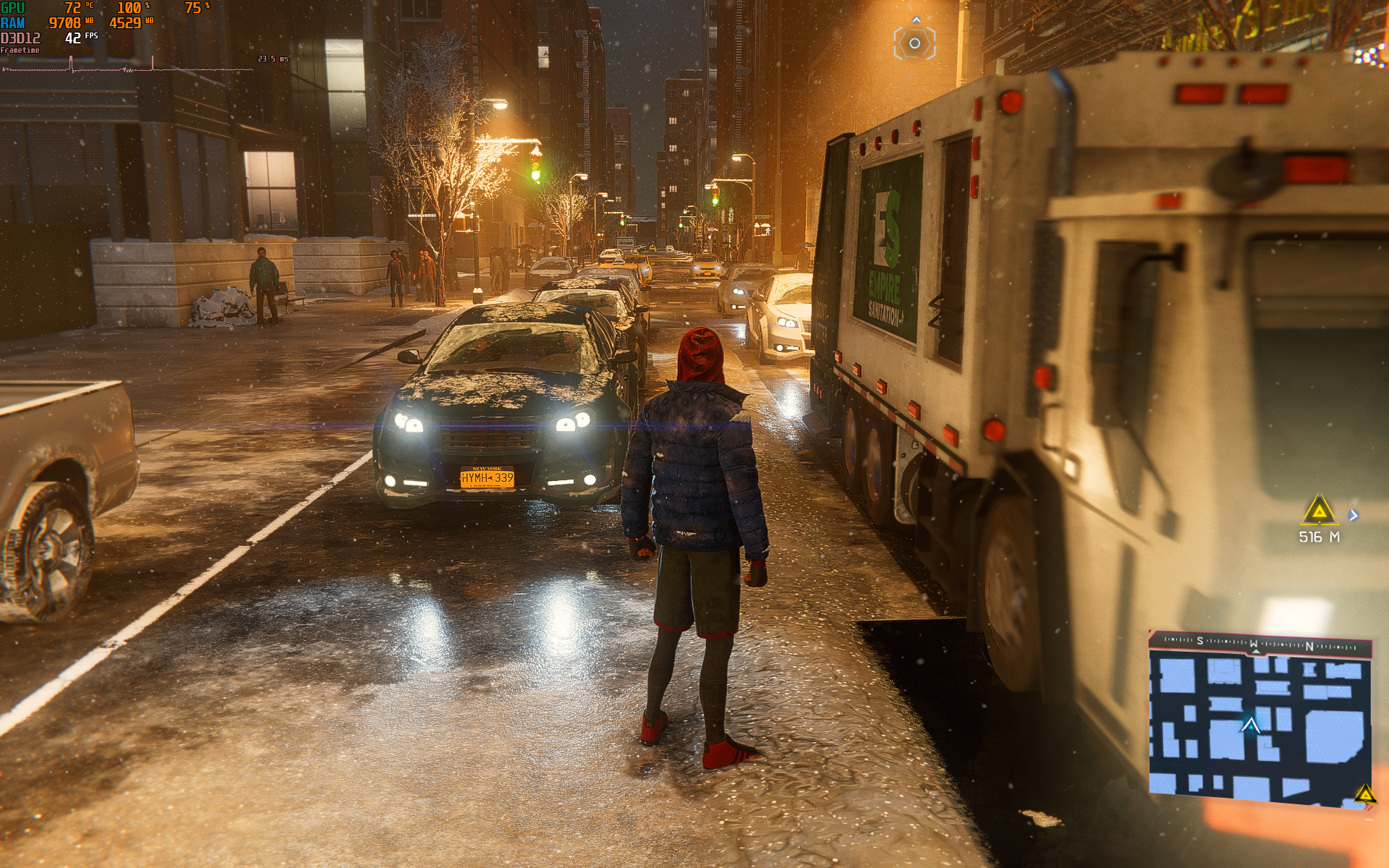The width and height of the screenshot is (1389, 868).
Task: Select the yellow triangle waypoint showing 516 M
Action: pyautogui.click(x=1319, y=511)
